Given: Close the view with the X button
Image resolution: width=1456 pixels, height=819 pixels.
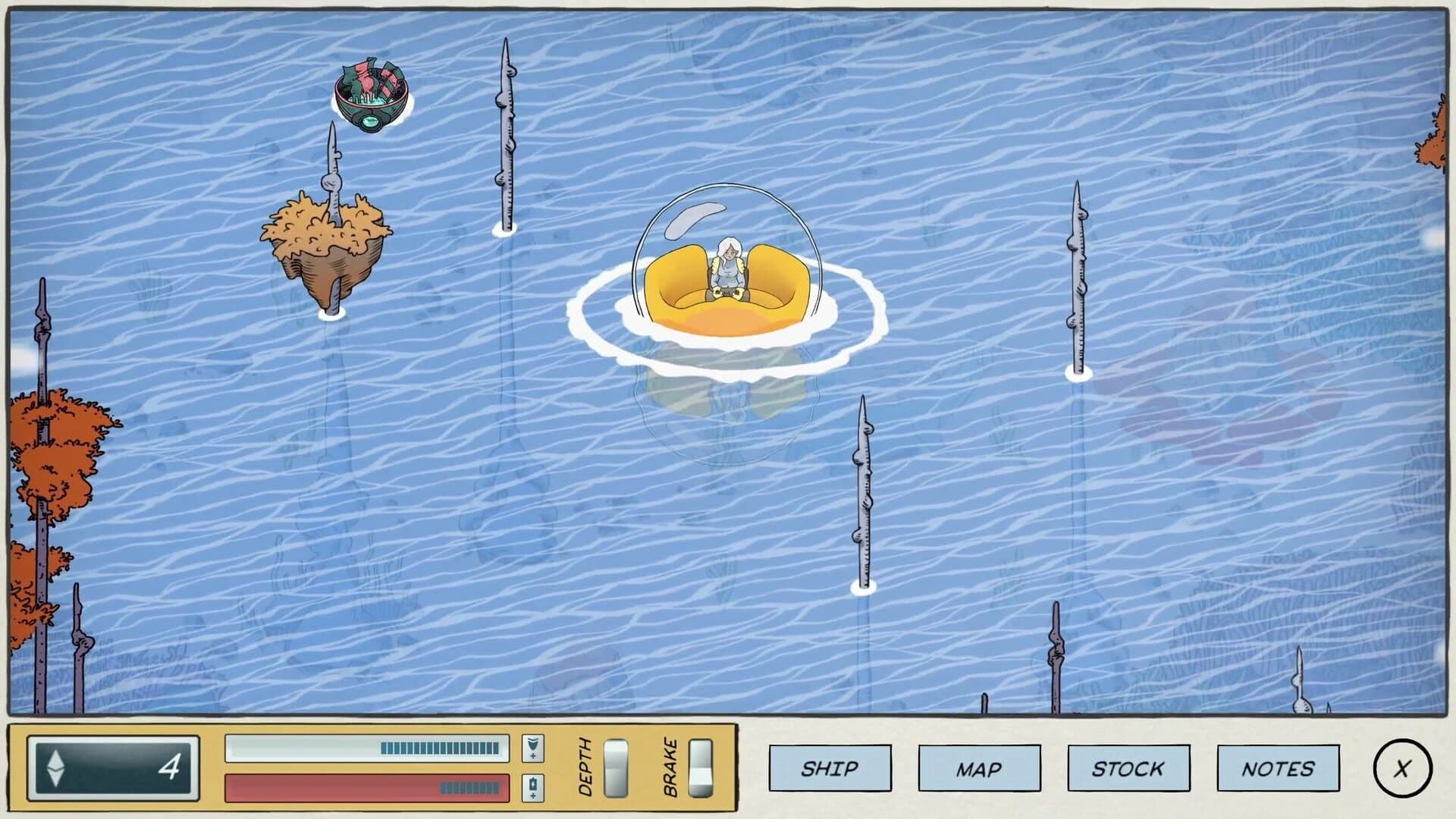Looking at the screenshot, I should click(1401, 767).
